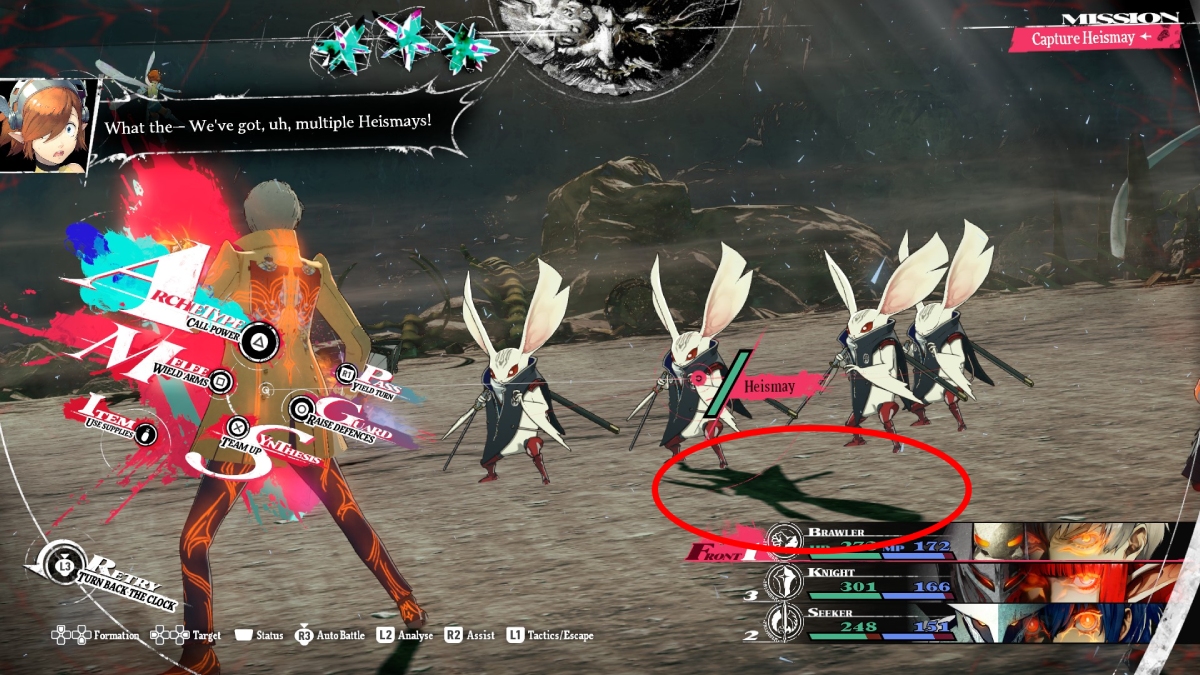Select the Knight party member row
1200x675 pixels.
(960, 583)
